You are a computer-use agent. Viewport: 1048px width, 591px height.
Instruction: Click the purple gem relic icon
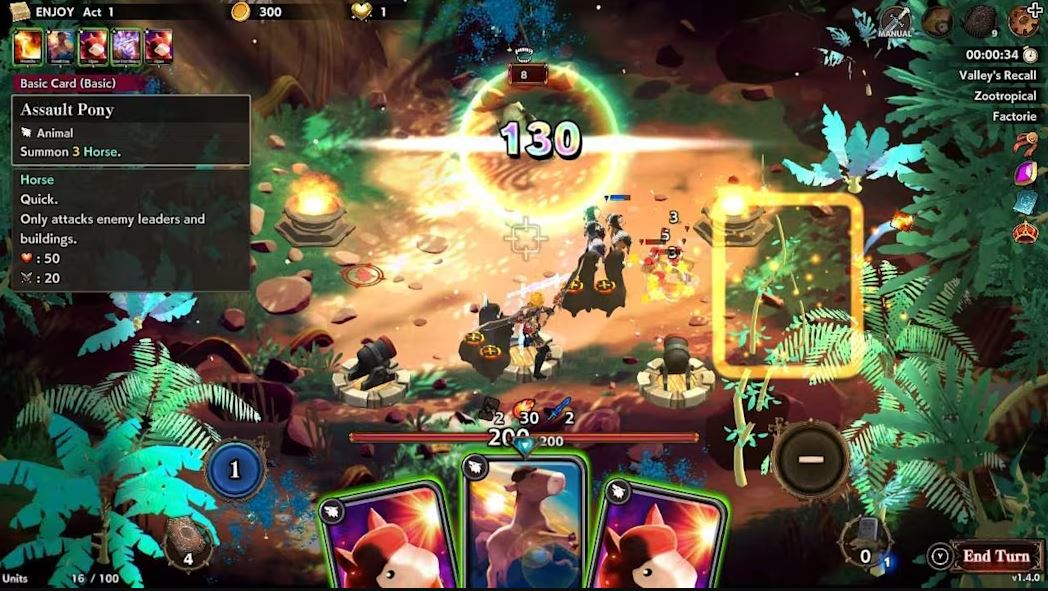(x=1025, y=173)
